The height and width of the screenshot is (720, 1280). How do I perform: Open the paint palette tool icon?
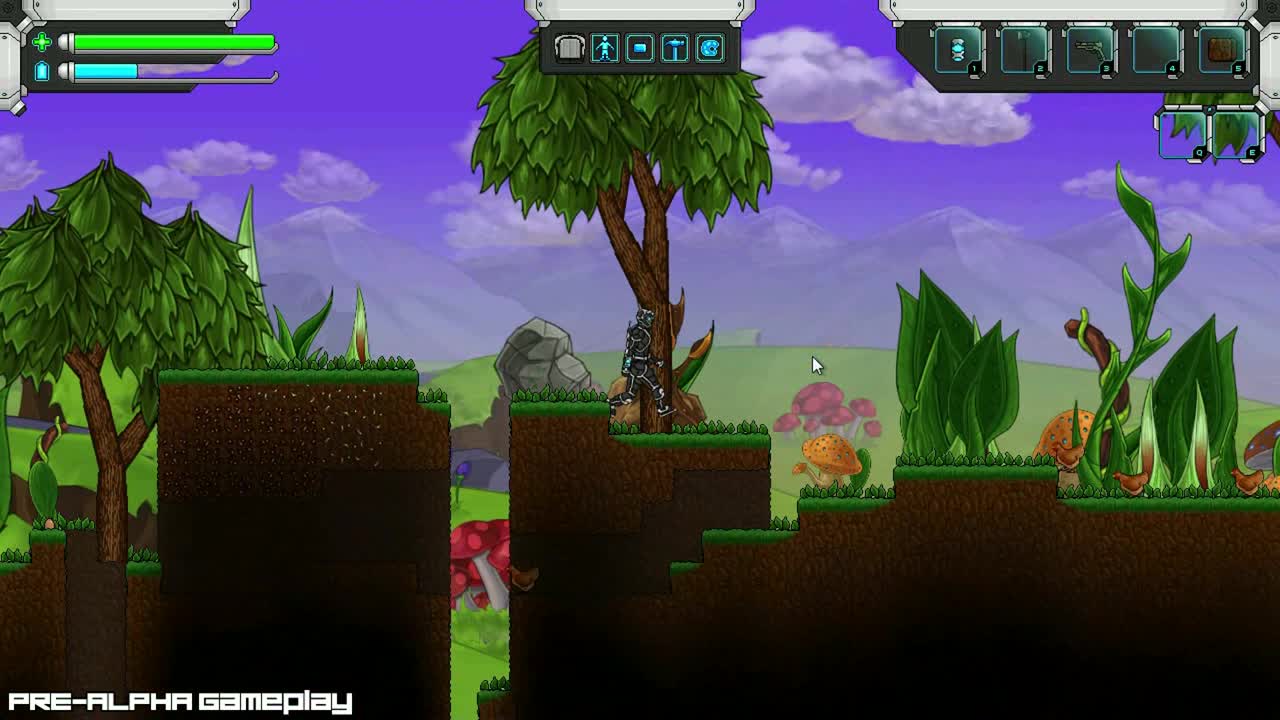(710, 48)
